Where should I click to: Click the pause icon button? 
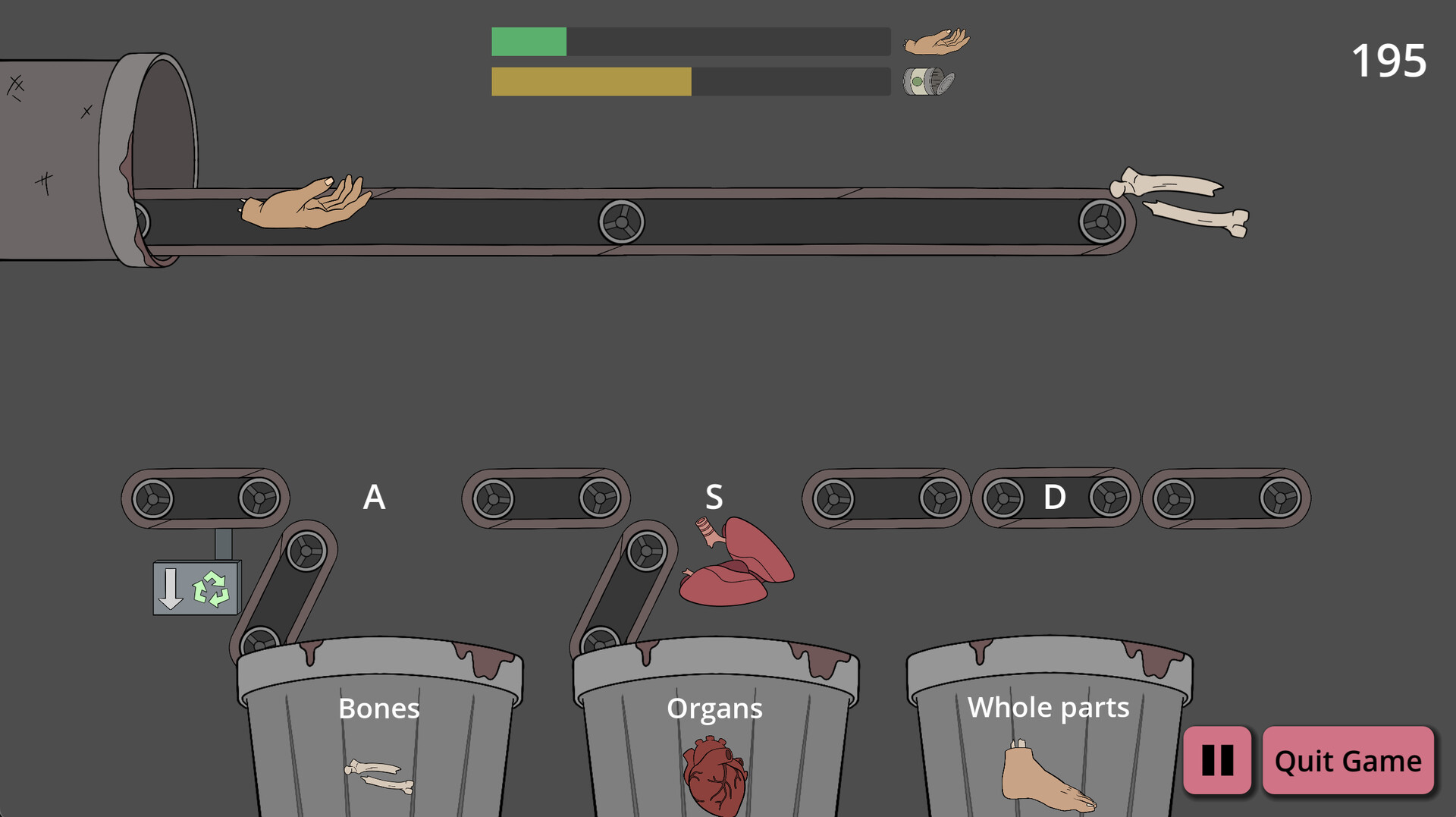pos(1217,760)
